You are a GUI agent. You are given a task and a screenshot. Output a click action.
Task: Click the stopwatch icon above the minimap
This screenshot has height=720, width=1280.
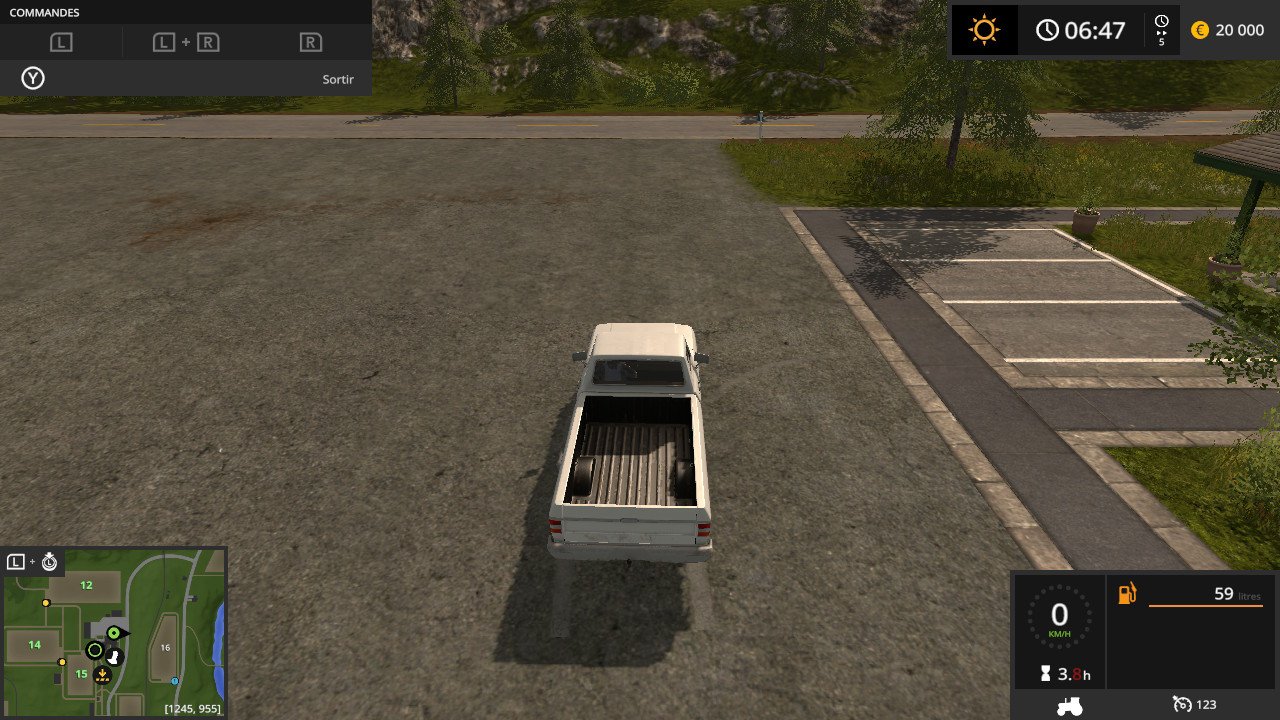(49, 563)
